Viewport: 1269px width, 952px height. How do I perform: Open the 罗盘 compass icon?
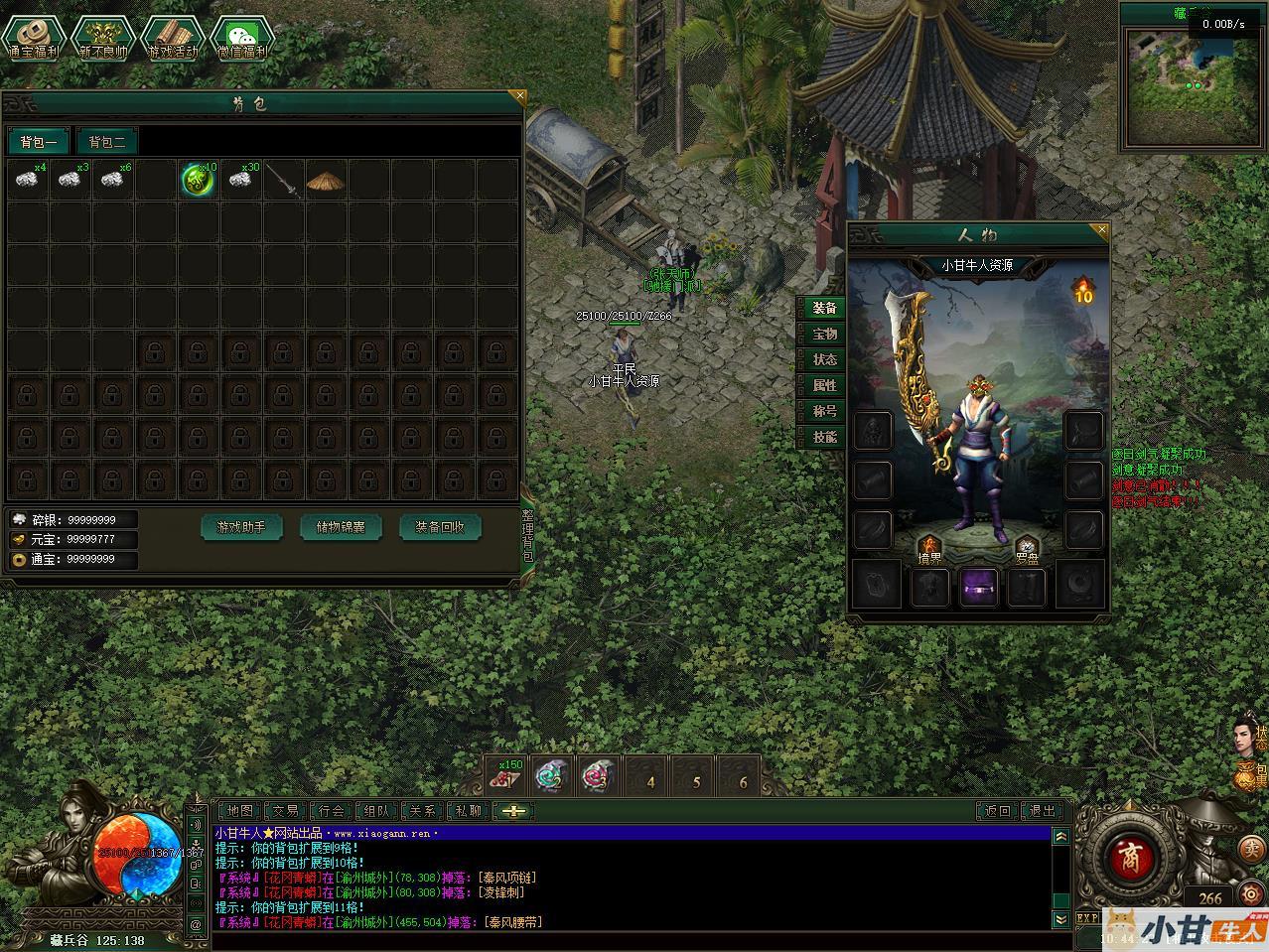point(1026,549)
